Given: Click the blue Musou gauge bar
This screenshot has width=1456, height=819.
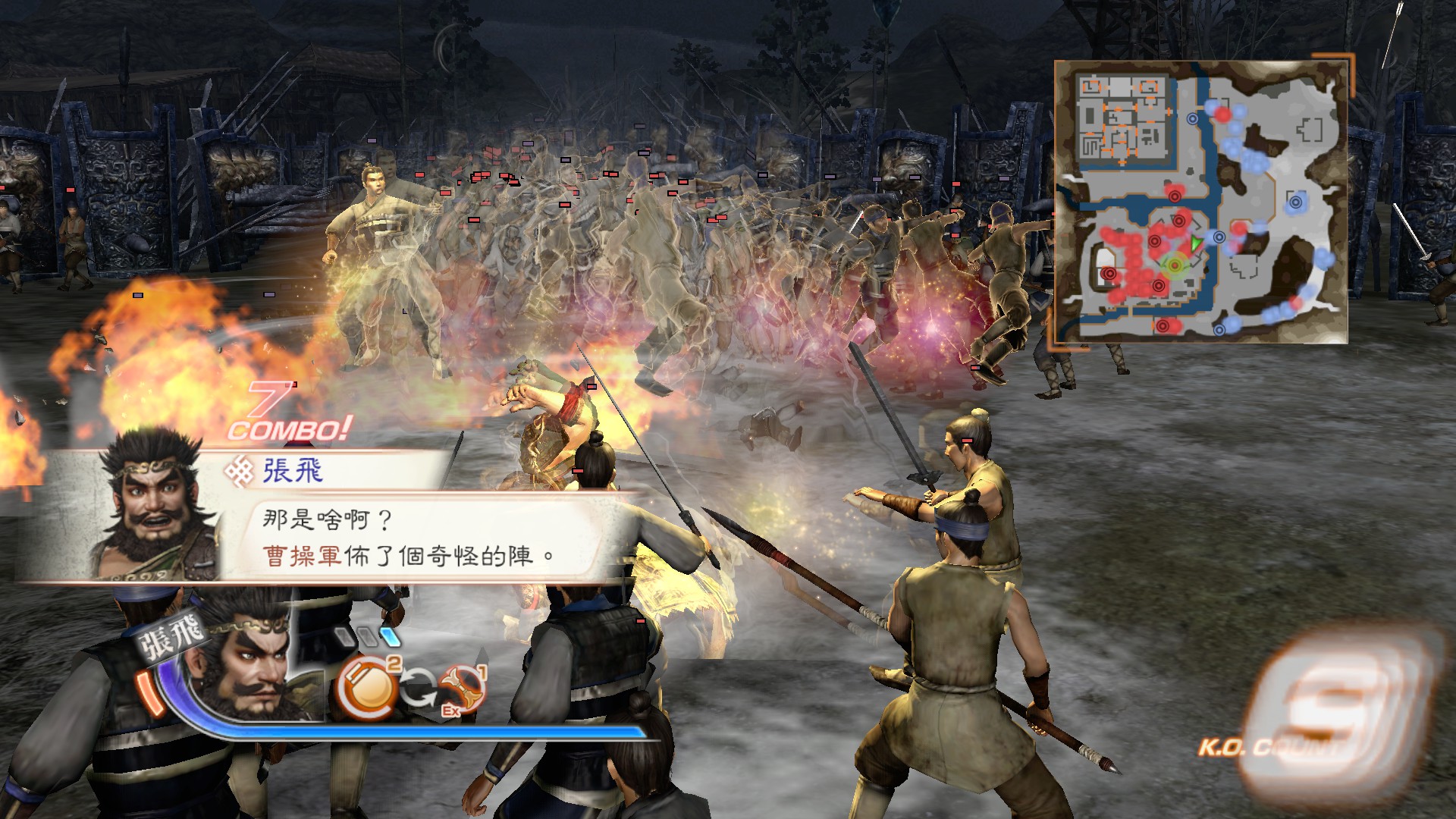Looking at the screenshot, I should (x=425, y=734).
